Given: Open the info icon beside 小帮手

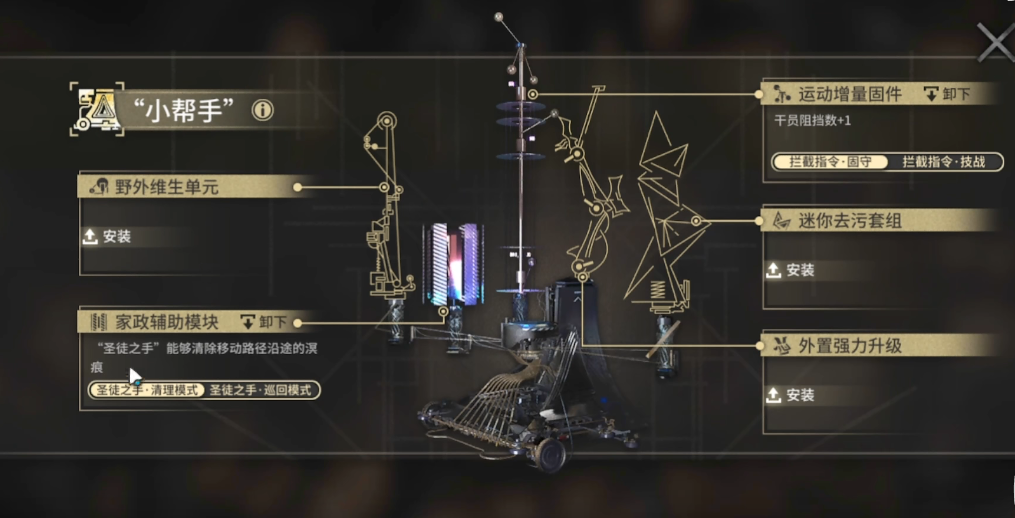Looking at the screenshot, I should 263,110.
